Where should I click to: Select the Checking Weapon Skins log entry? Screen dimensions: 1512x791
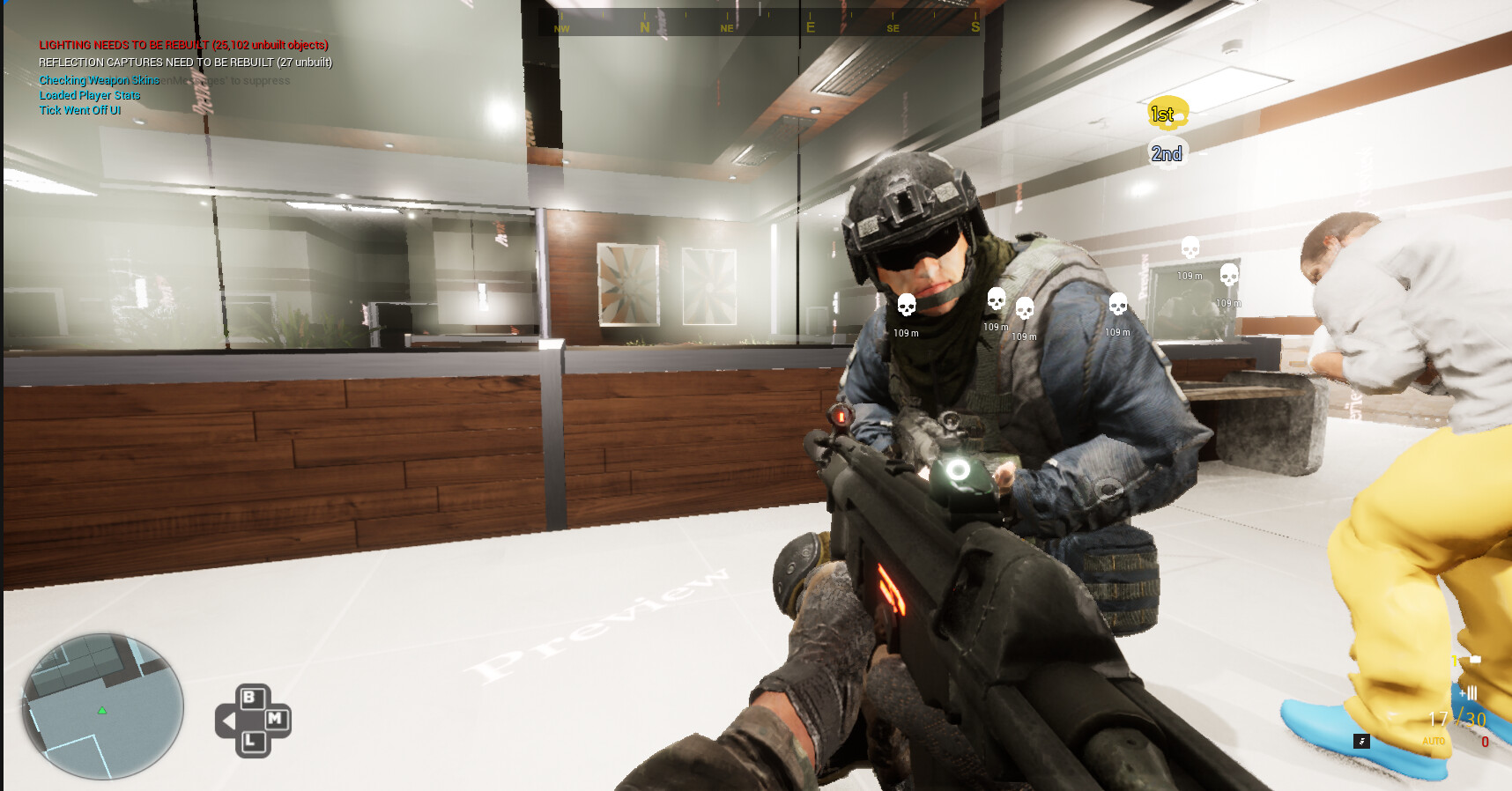[x=99, y=79]
